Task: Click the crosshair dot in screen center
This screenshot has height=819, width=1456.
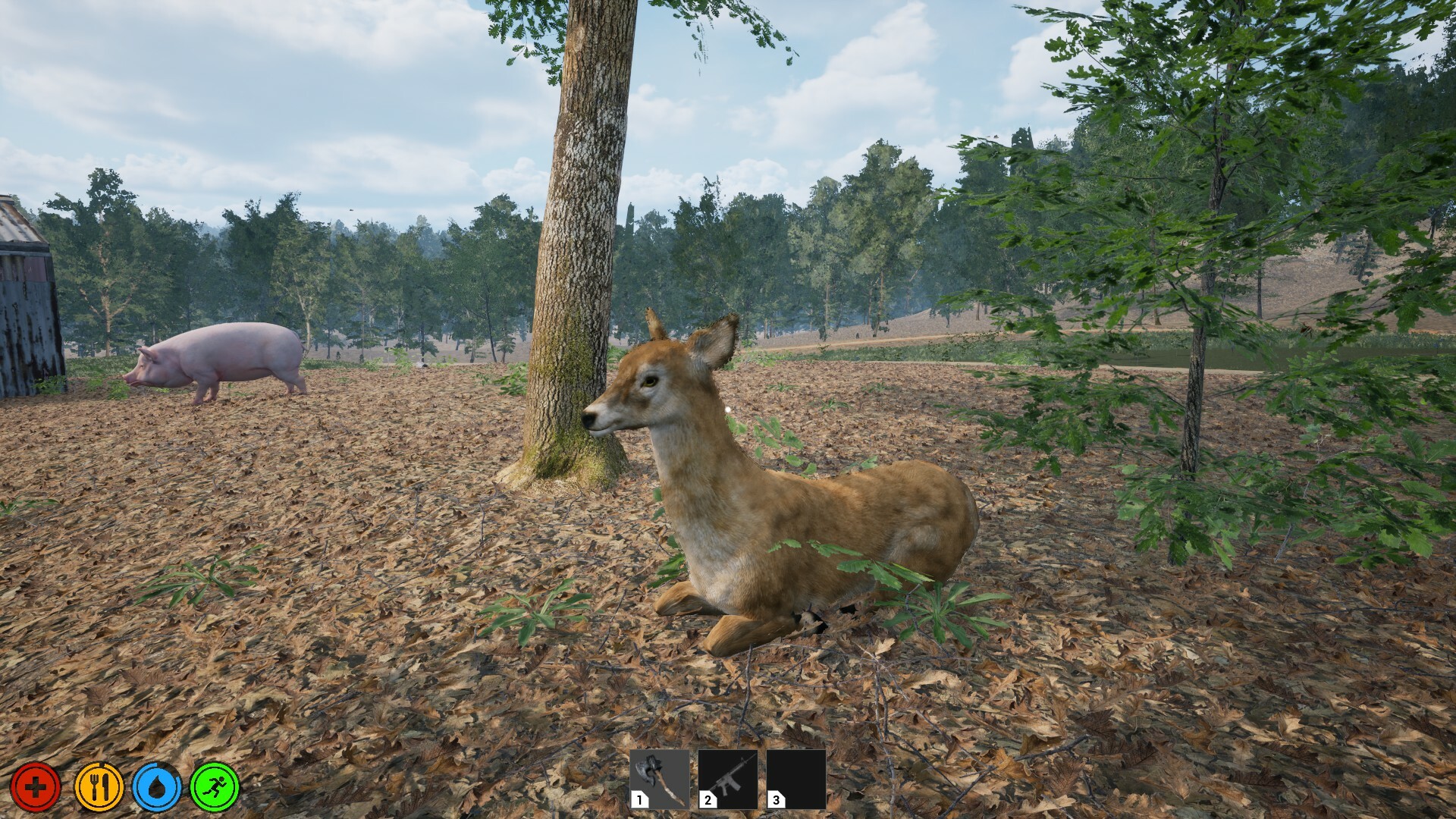Action: pos(728,409)
